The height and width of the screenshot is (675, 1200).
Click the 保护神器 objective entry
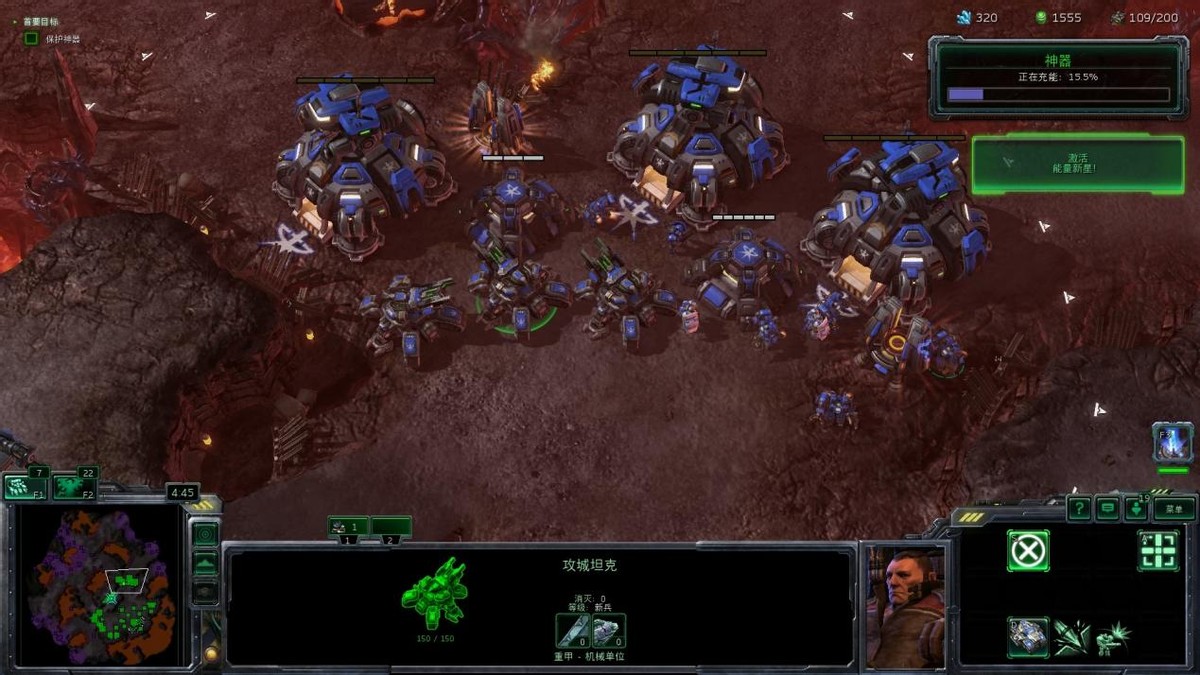tap(62, 39)
